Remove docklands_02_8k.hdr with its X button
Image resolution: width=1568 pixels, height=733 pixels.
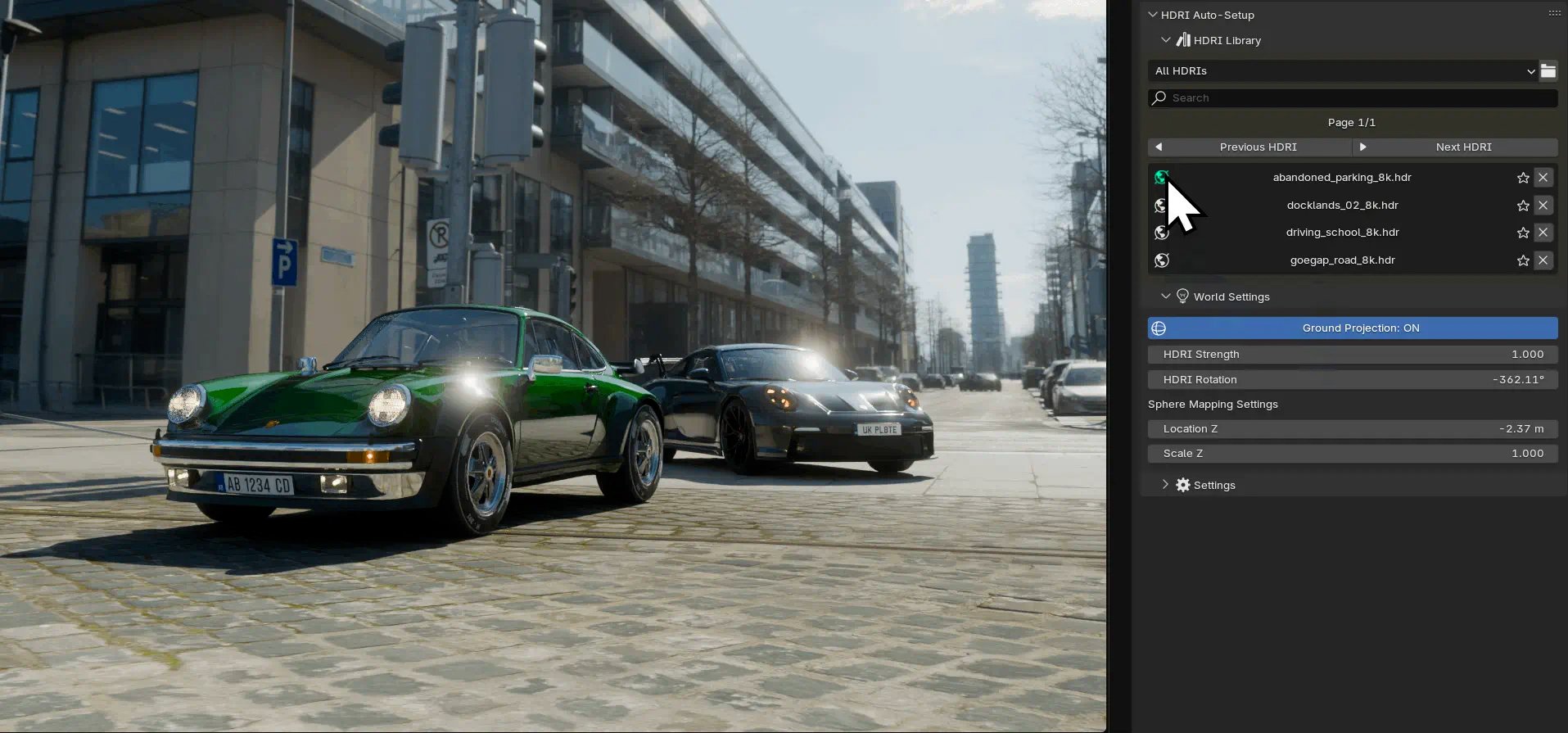[x=1543, y=206]
